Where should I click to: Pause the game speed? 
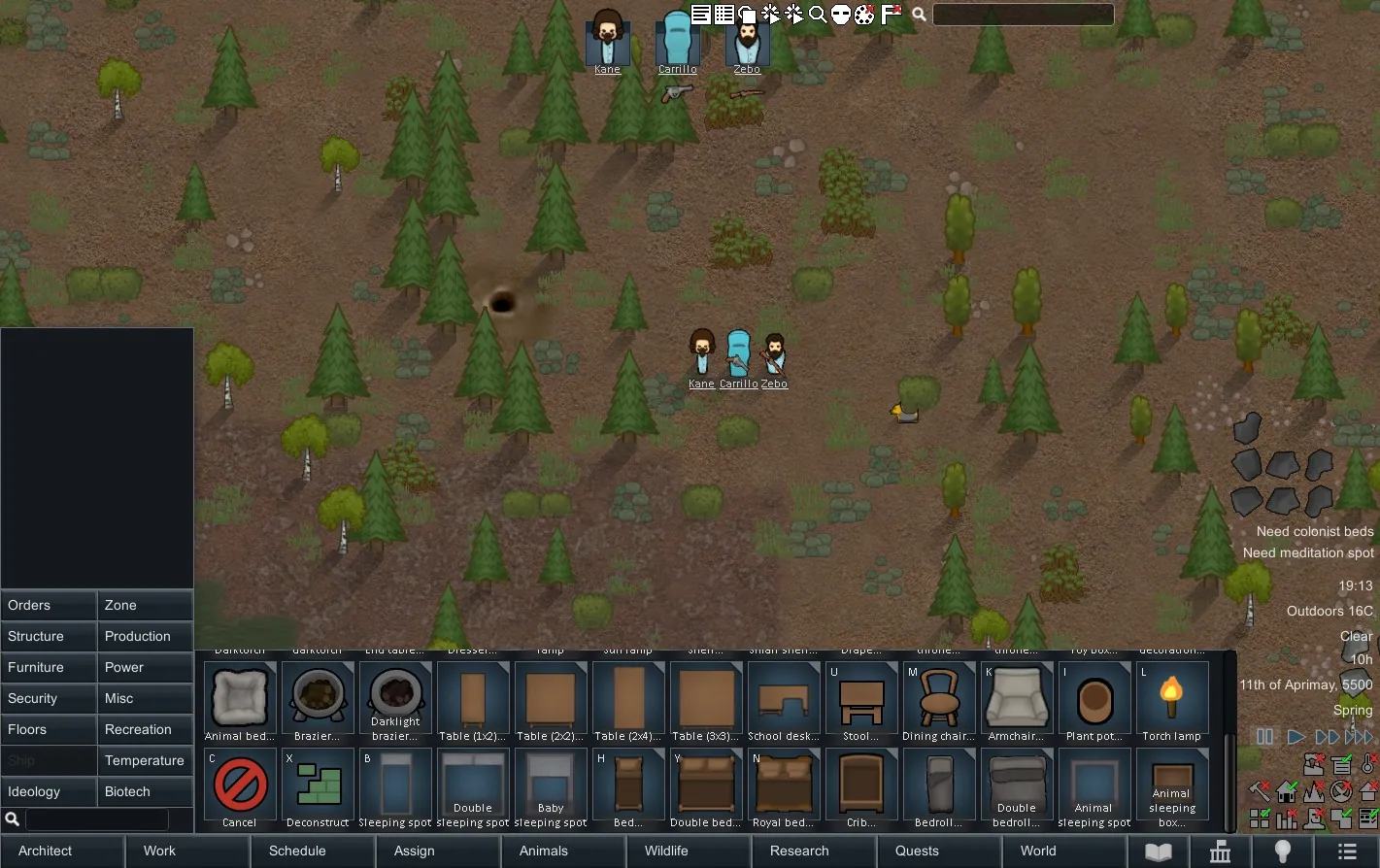point(1264,737)
